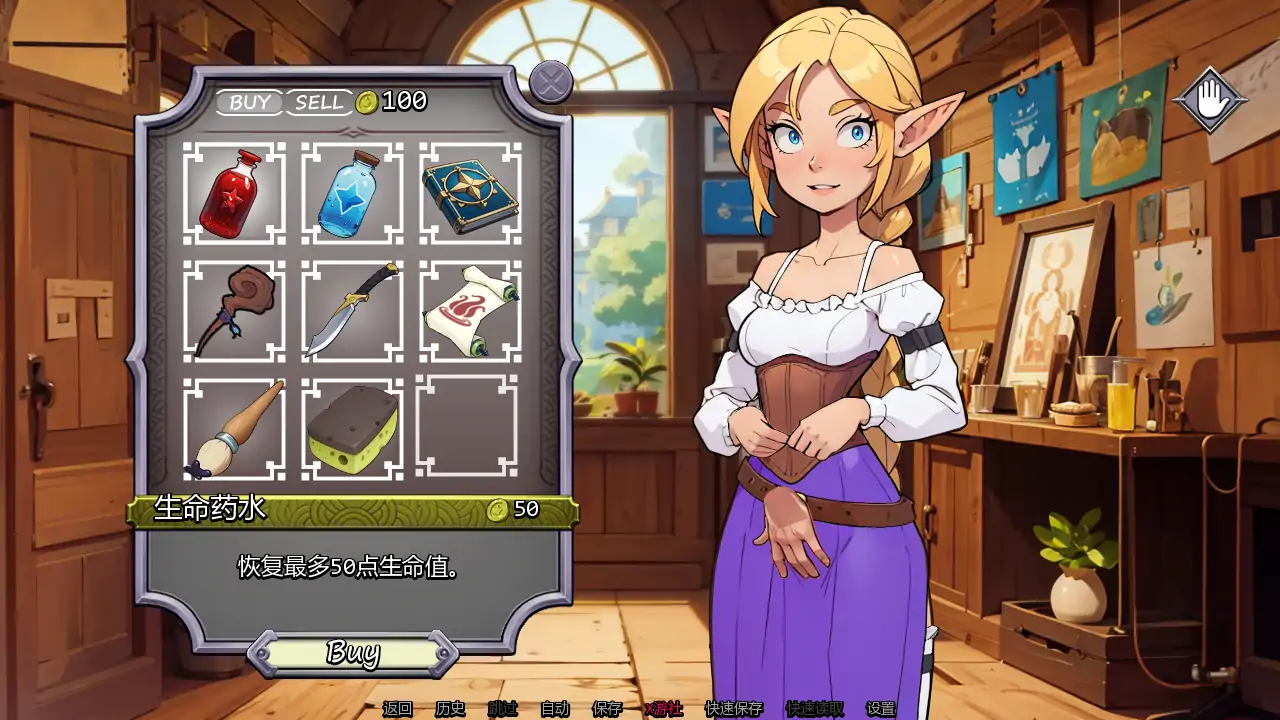
Task: Enable 自动 auto-play mode
Action: coord(554,707)
